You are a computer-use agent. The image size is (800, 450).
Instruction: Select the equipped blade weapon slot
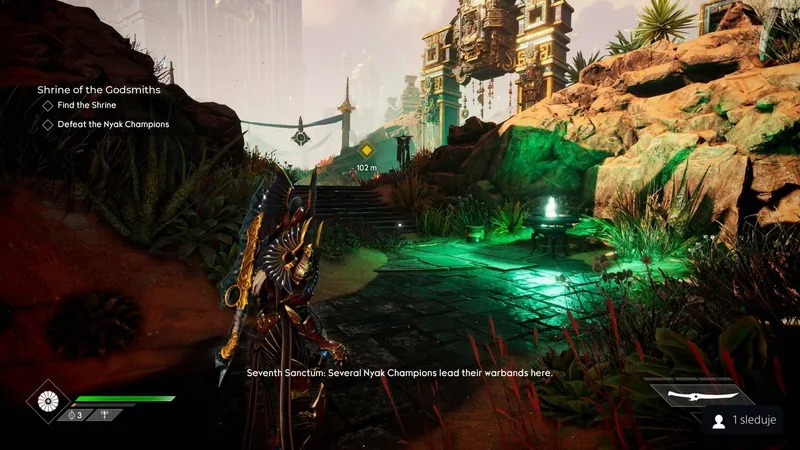point(688,396)
